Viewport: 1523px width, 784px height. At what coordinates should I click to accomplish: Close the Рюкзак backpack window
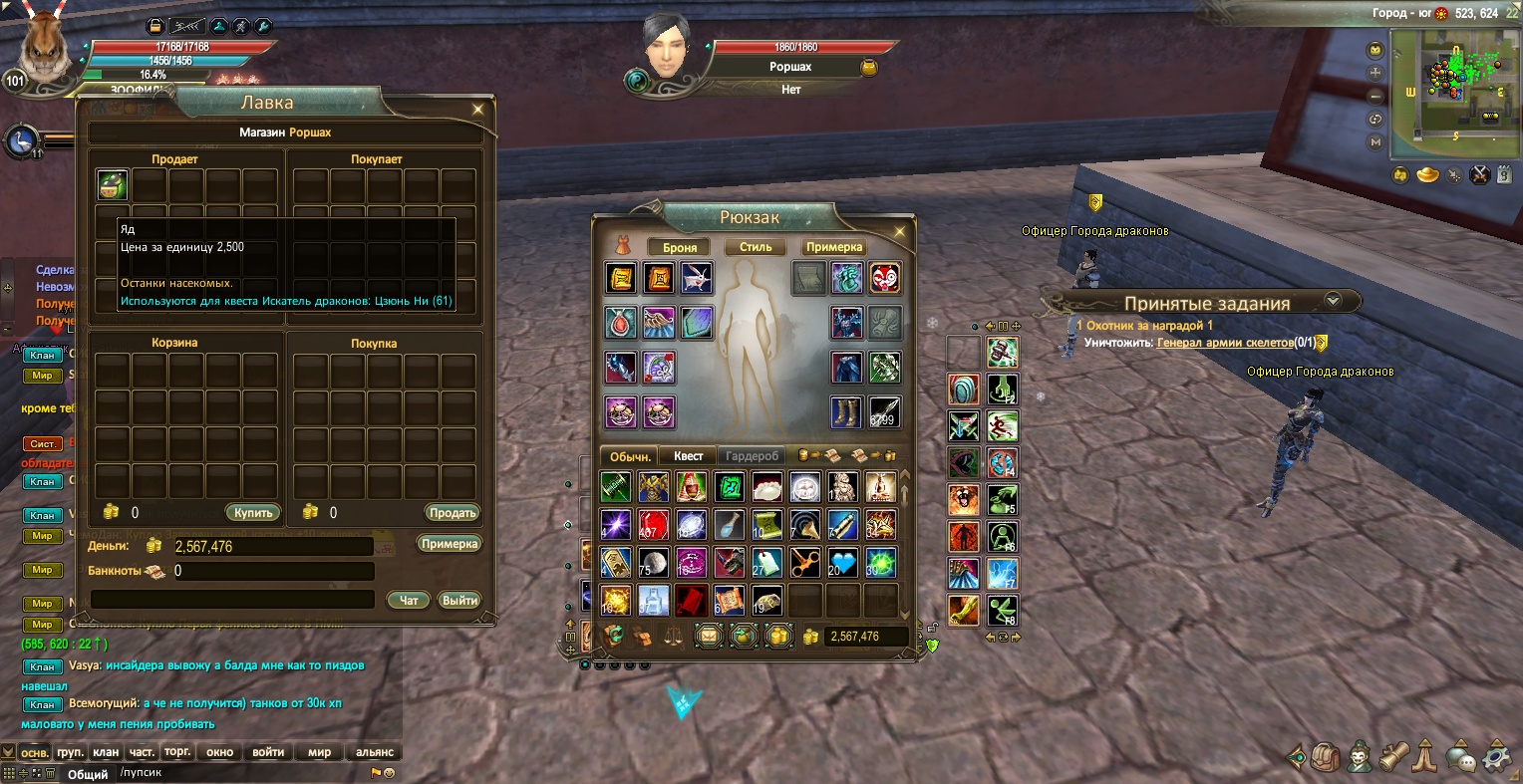point(899,232)
